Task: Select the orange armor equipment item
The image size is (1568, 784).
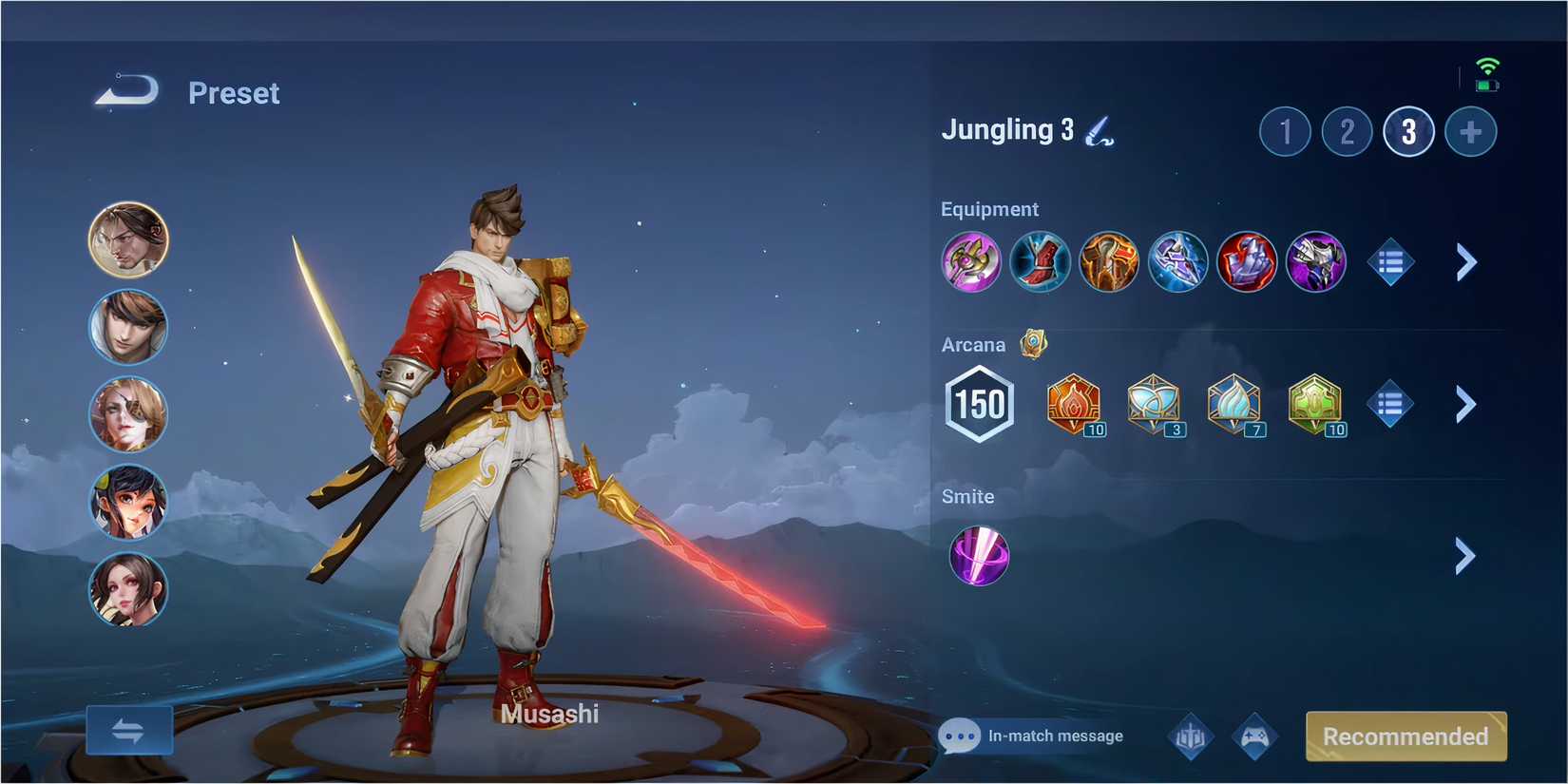Action: pyautogui.click(x=1108, y=262)
